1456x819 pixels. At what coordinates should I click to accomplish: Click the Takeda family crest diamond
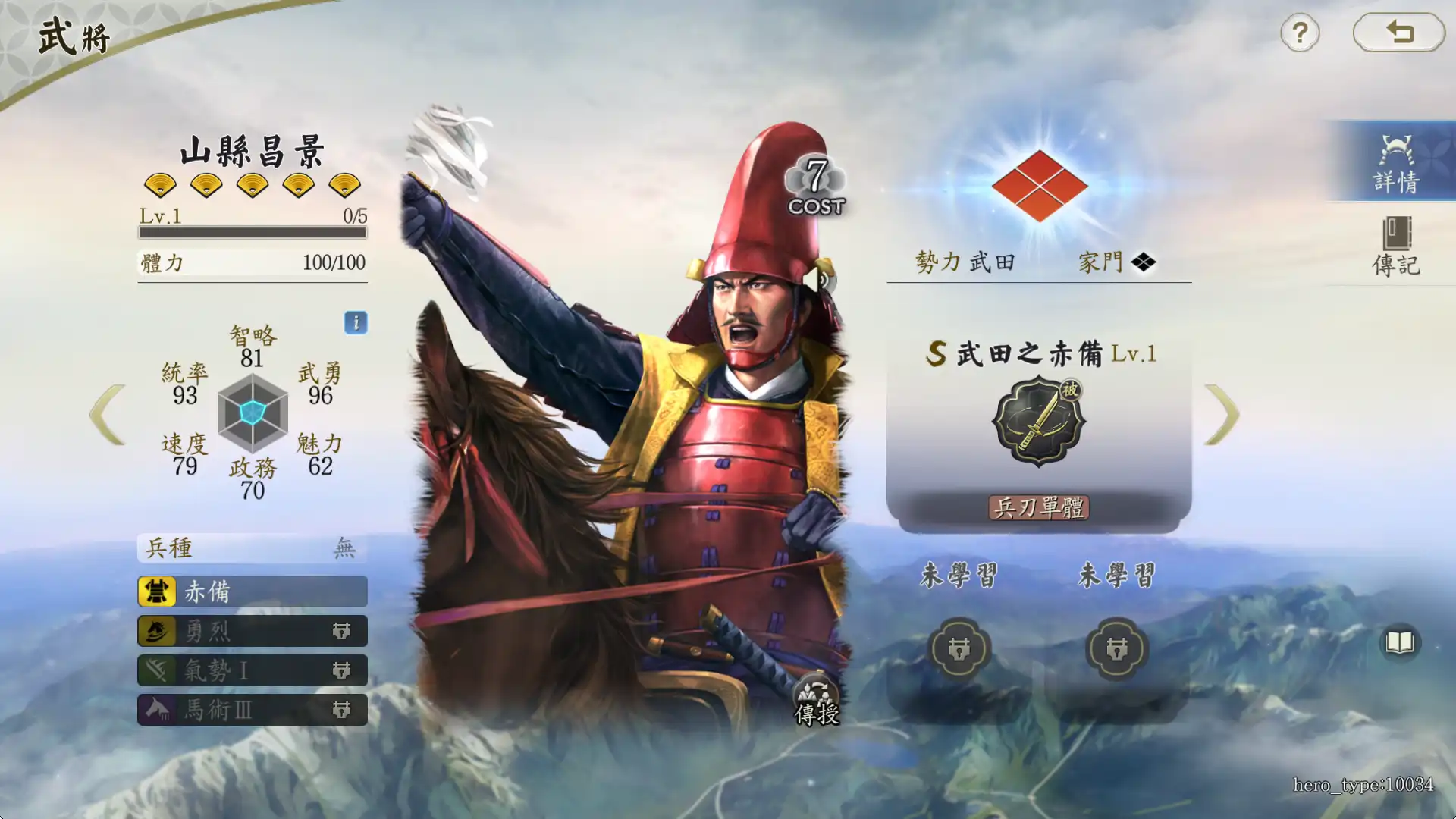pyautogui.click(x=1040, y=182)
